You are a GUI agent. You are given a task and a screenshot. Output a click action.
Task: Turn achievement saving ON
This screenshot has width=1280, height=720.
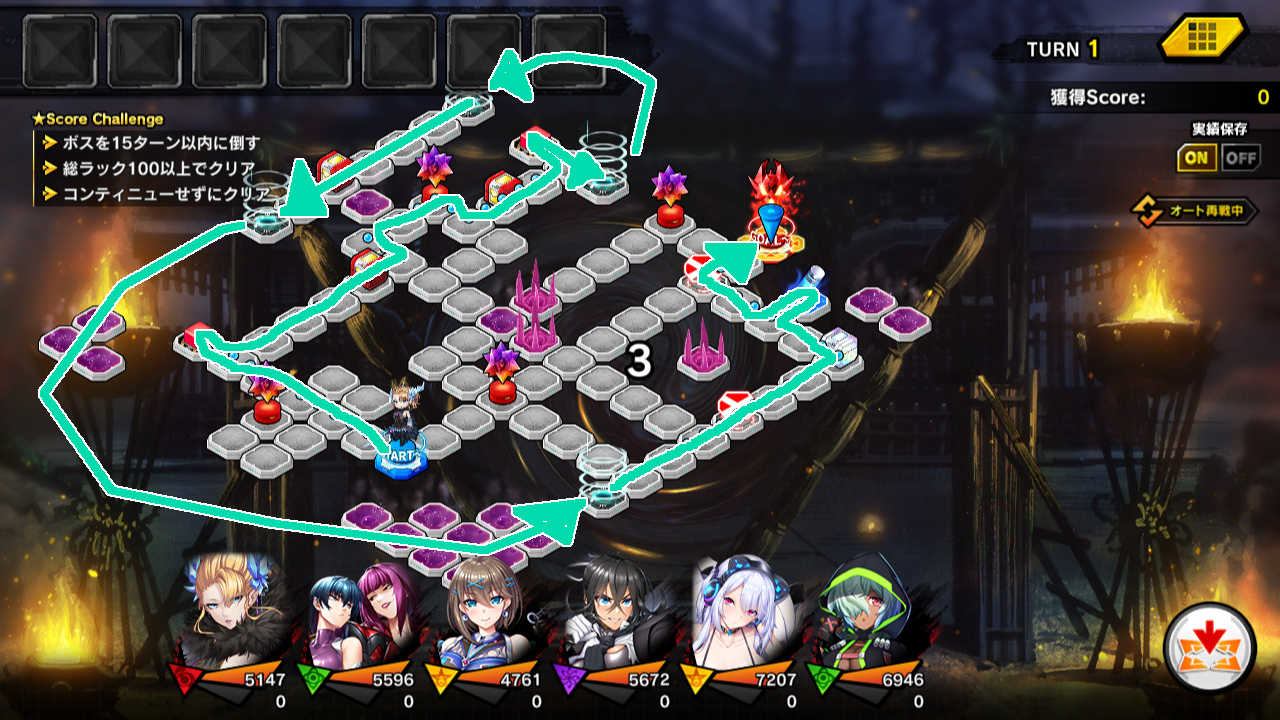tap(1196, 157)
